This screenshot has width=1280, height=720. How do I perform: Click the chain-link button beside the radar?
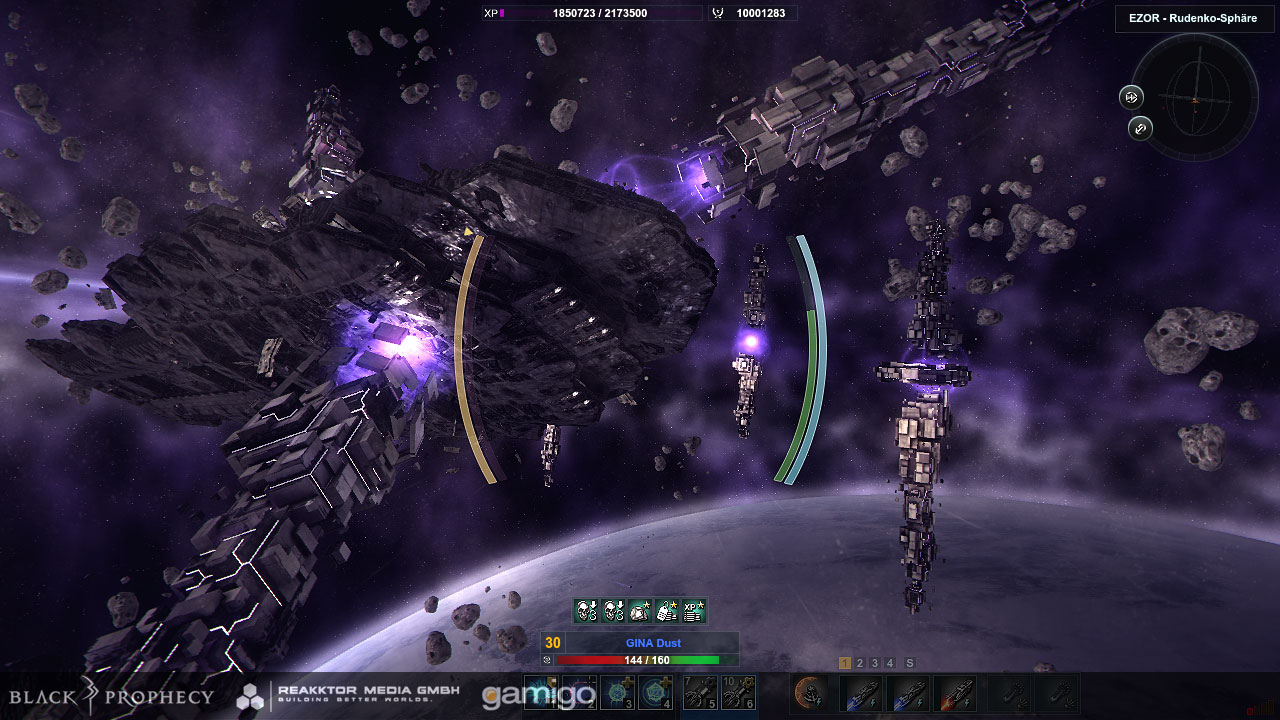[1140, 128]
